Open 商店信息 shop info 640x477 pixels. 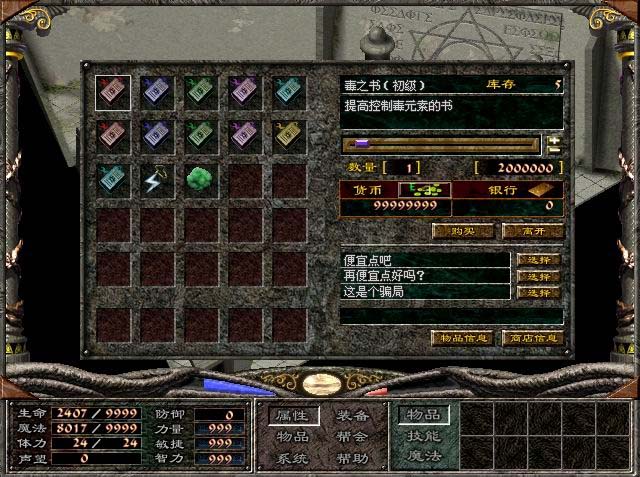coord(532,338)
